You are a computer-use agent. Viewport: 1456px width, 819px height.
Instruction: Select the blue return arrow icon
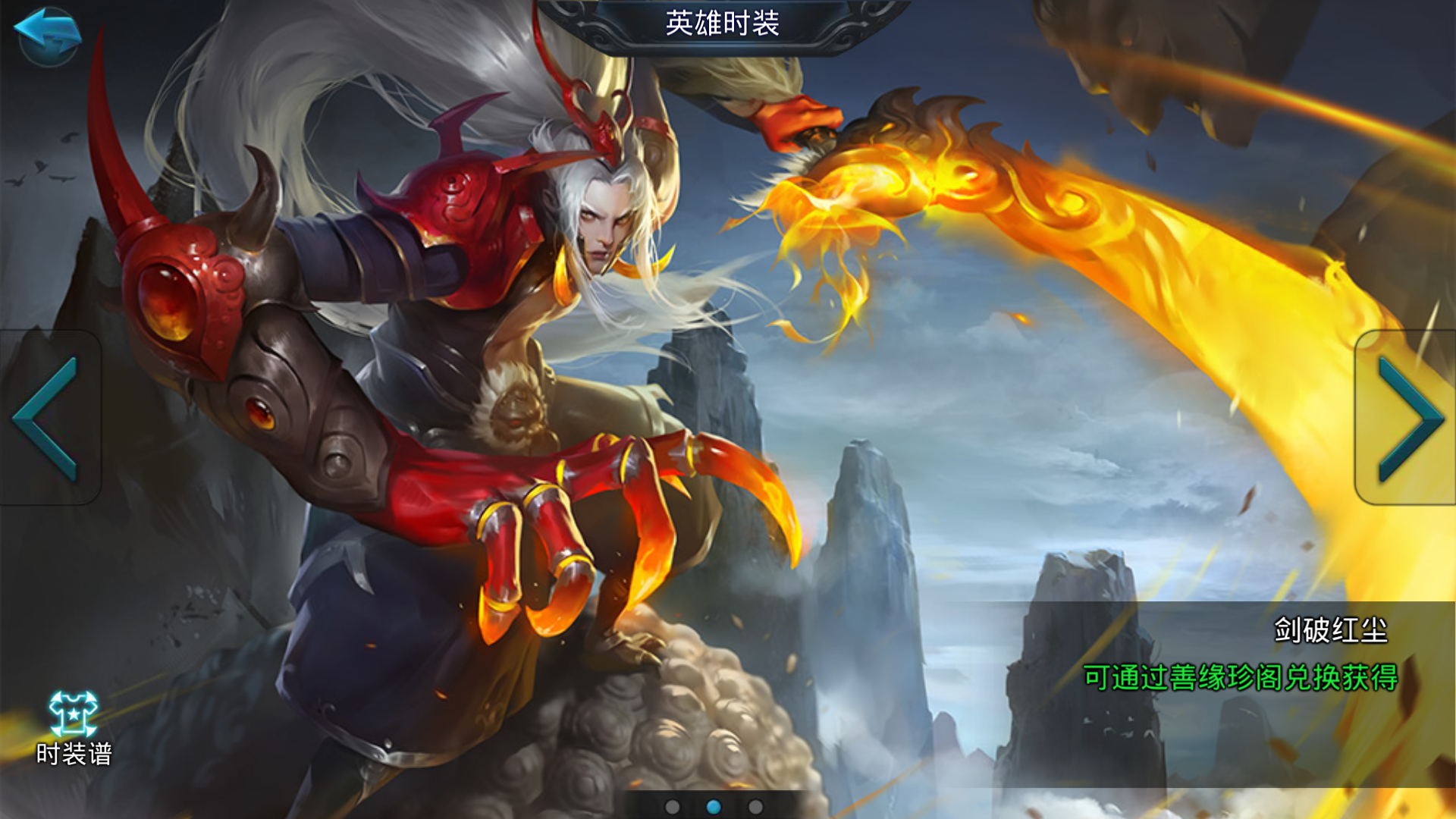click(x=47, y=36)
